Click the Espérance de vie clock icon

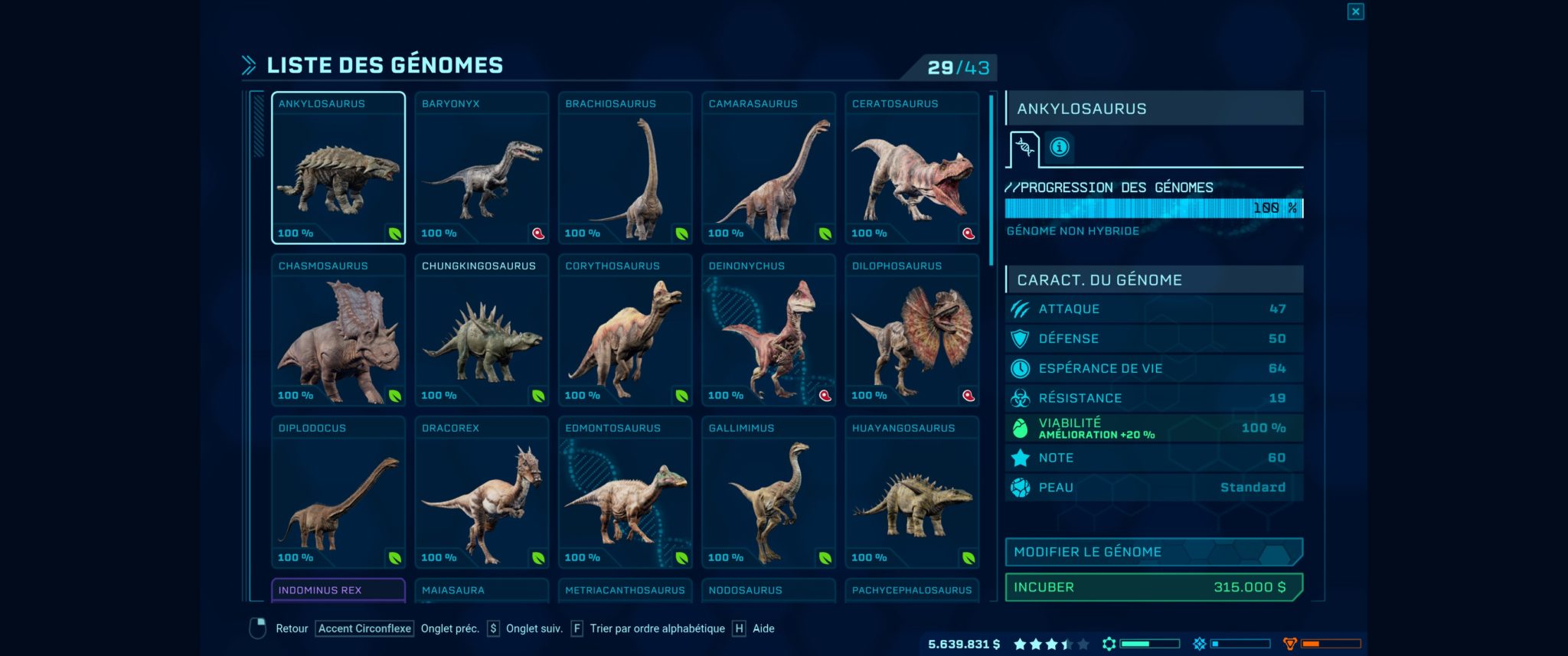coord(1020,368)
